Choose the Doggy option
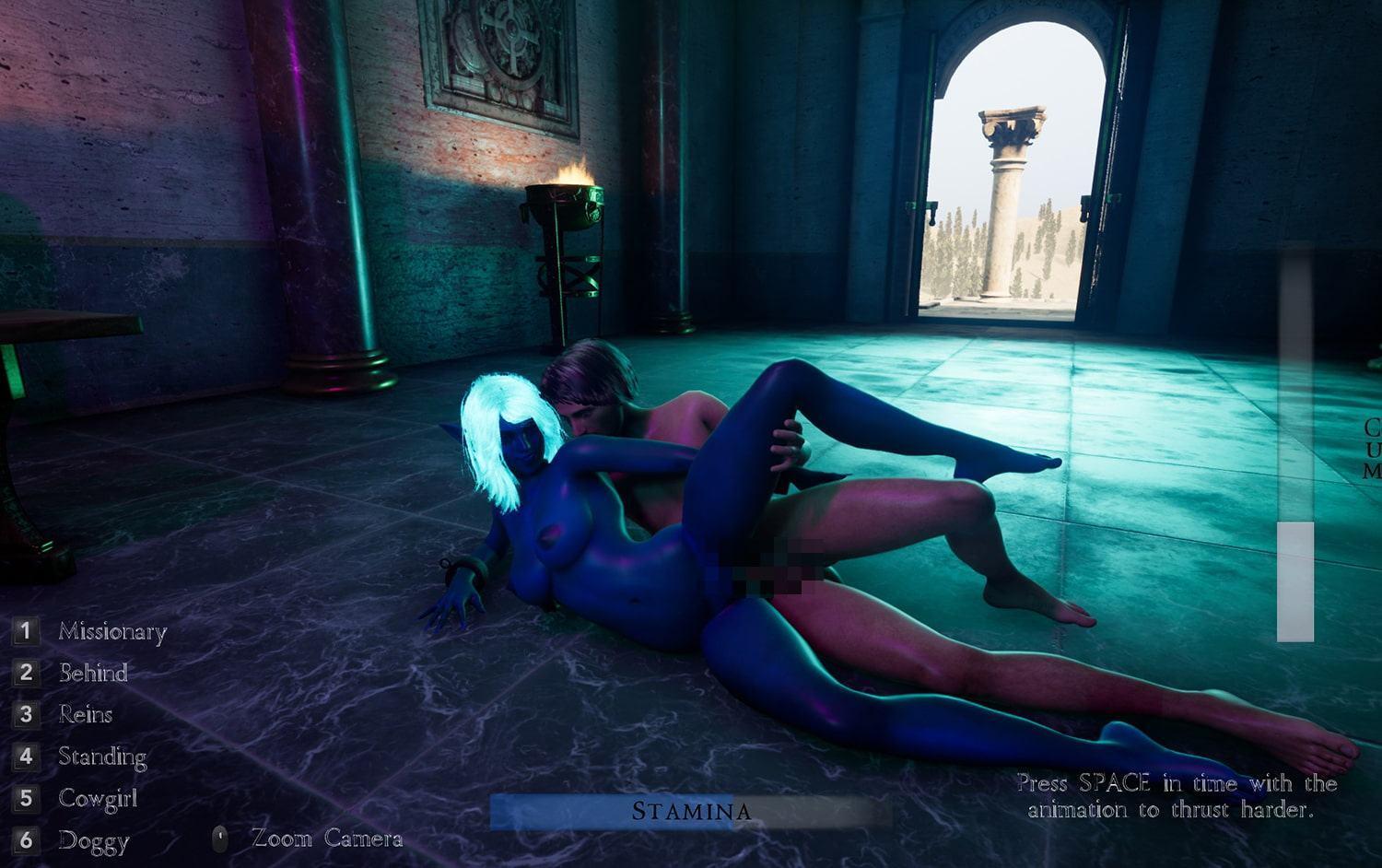The height and width of the screenshot is (868, 1382). tap(93, 840)
